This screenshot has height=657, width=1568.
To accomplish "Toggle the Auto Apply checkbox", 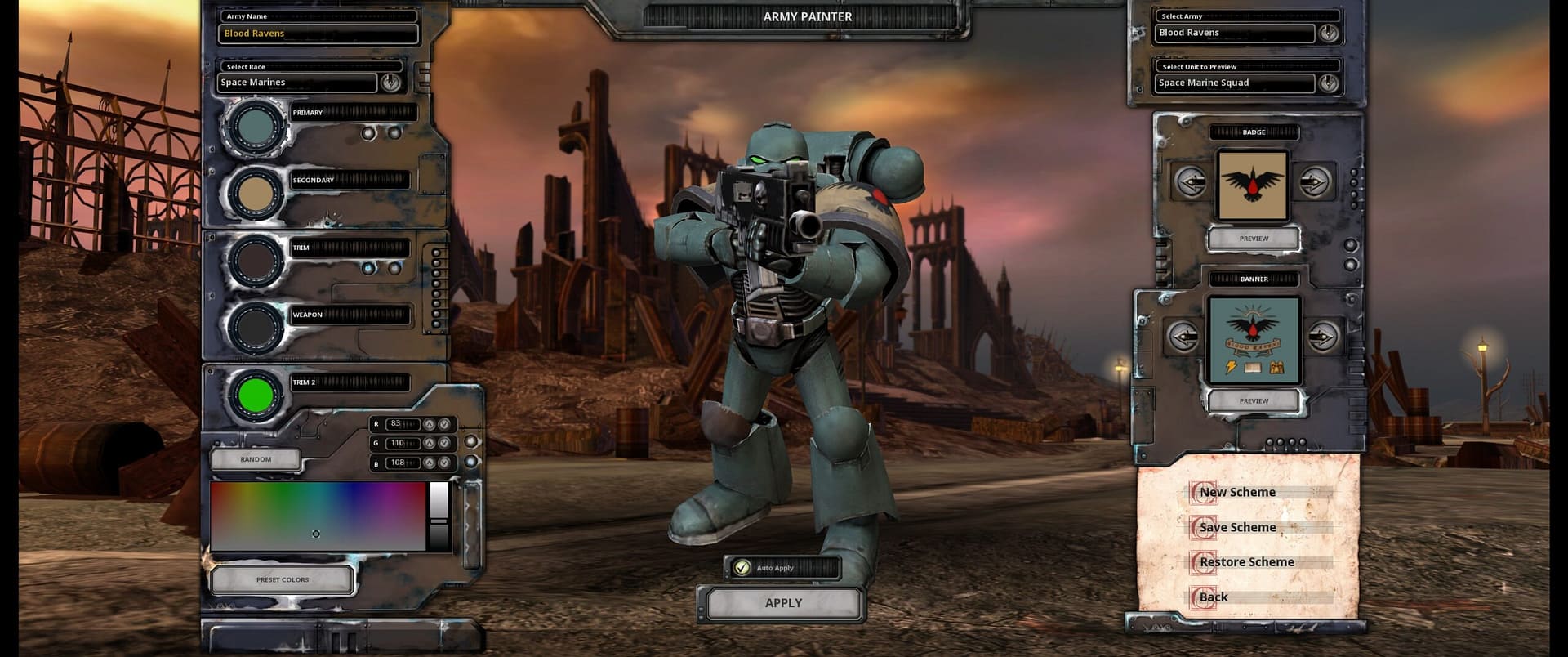I will tap(742, 567).
